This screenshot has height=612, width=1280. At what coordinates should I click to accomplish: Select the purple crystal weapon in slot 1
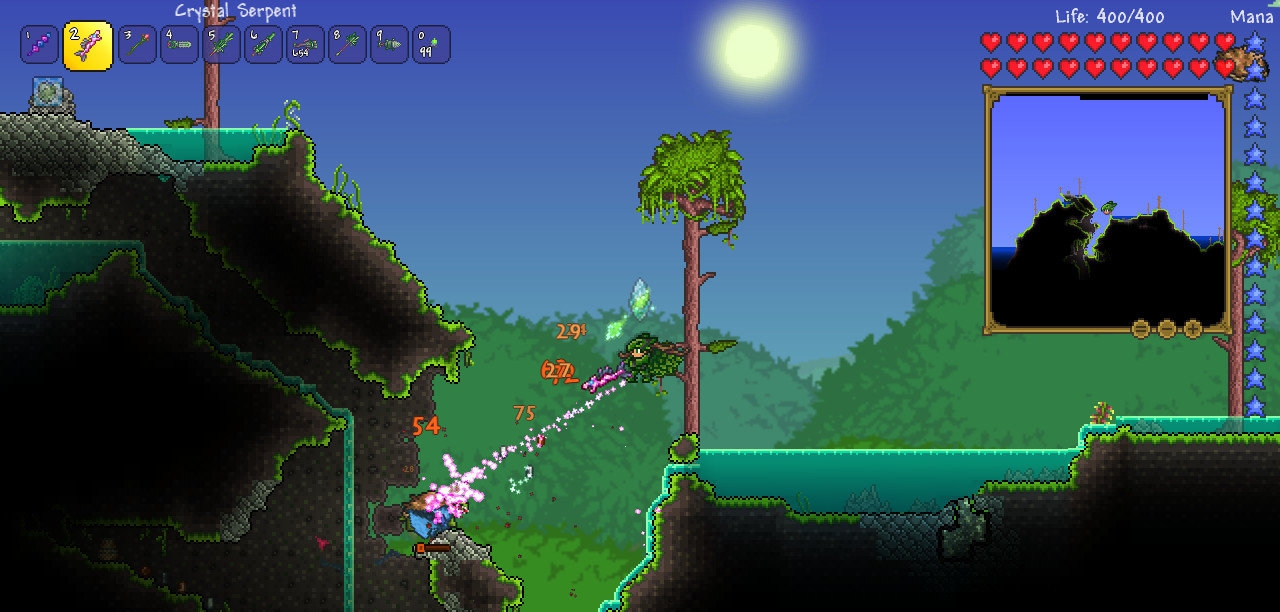pyautogui.click(x=39, y=45)
